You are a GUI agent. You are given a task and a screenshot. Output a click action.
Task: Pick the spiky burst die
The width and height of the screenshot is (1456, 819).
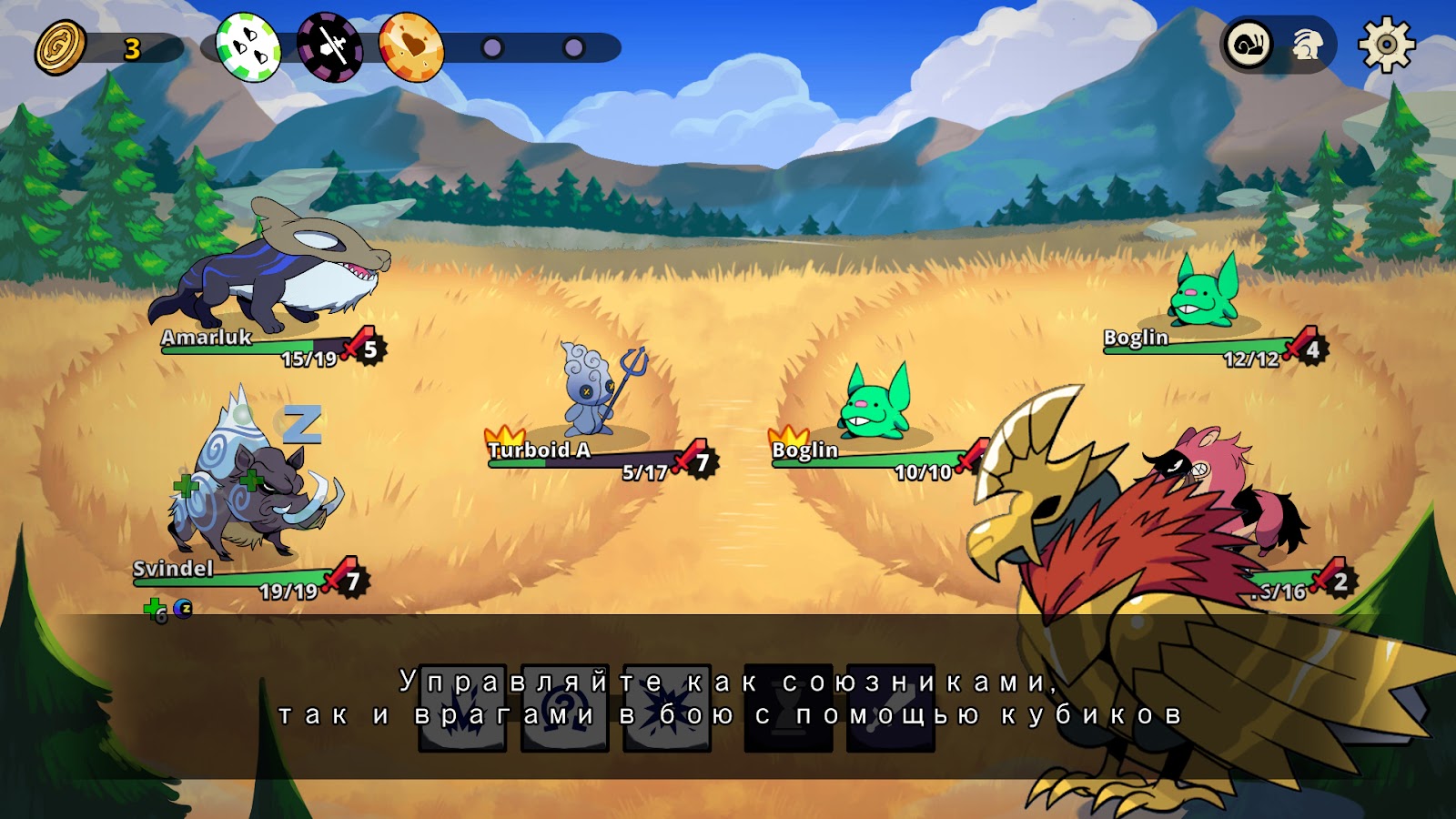click(462, 710)
